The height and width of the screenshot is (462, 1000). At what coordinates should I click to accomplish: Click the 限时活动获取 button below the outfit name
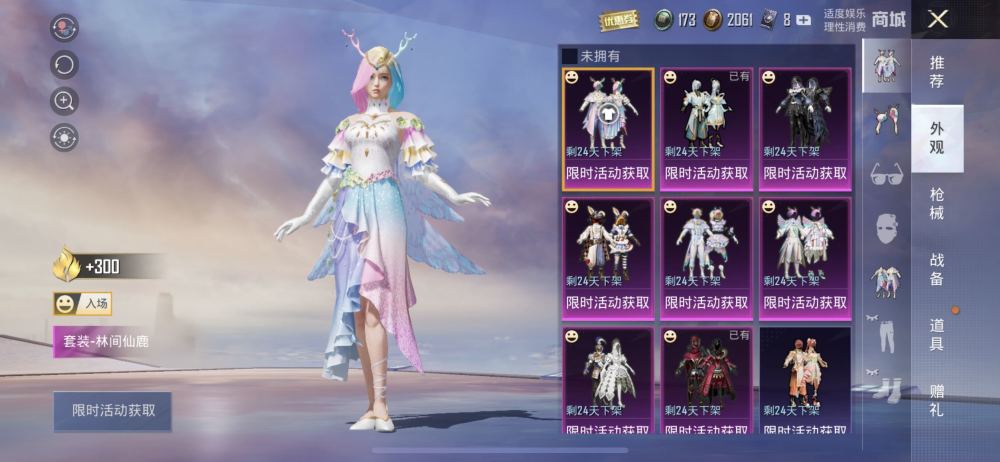point(113,411)
